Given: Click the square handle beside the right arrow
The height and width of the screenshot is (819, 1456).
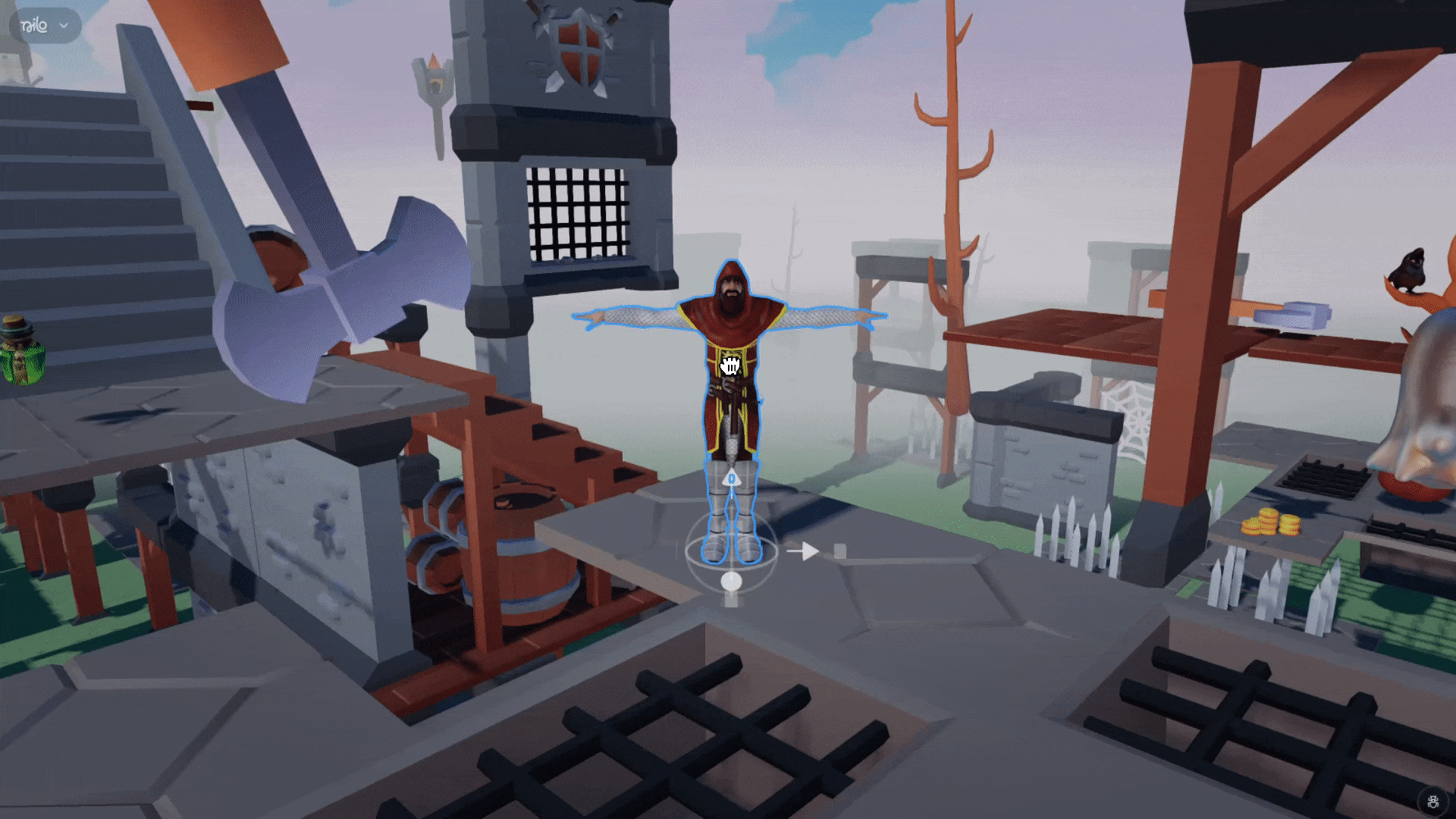Looking at the screenshot, I should pos(839,551).
